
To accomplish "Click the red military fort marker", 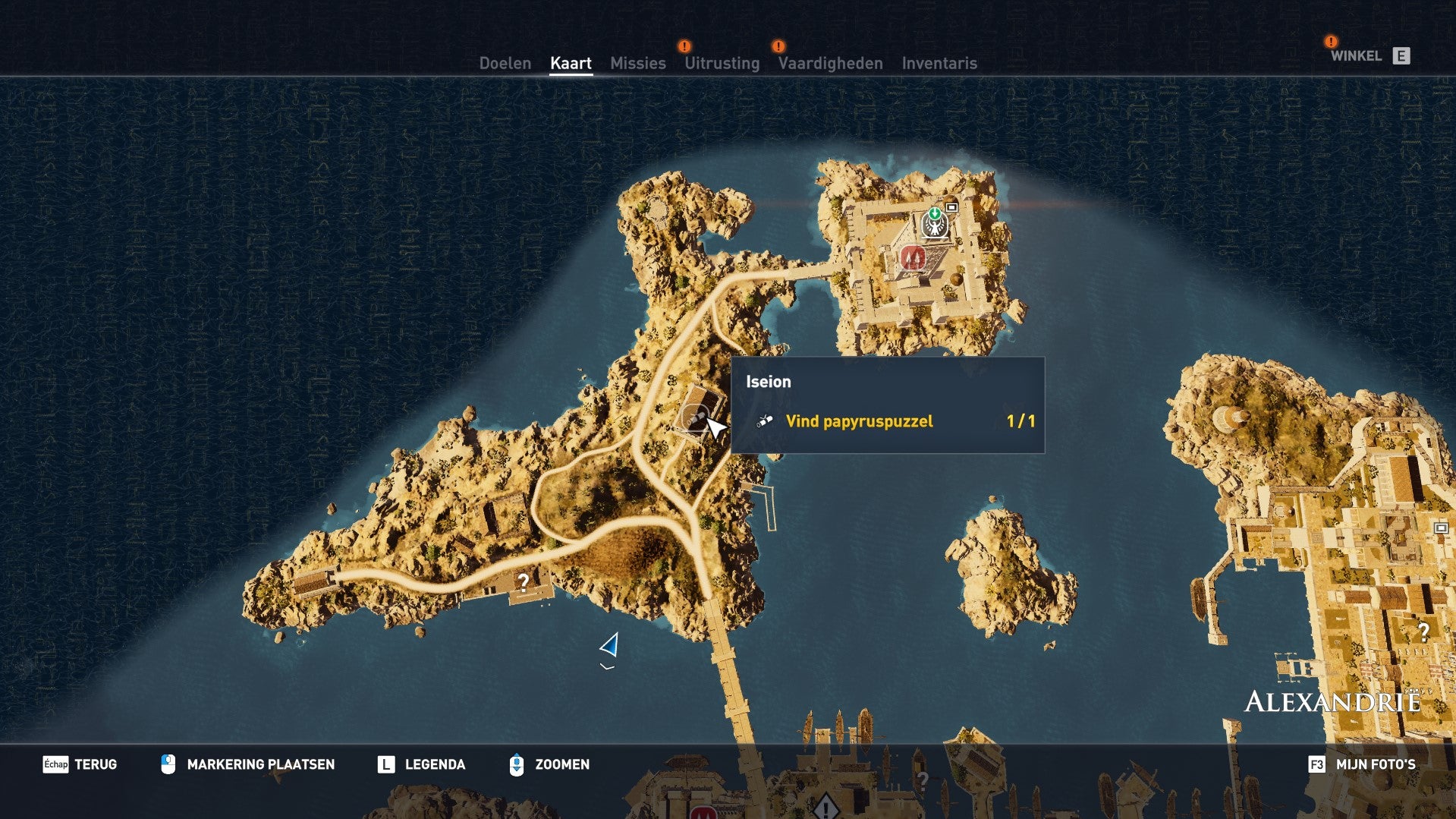I will (913, 257).
